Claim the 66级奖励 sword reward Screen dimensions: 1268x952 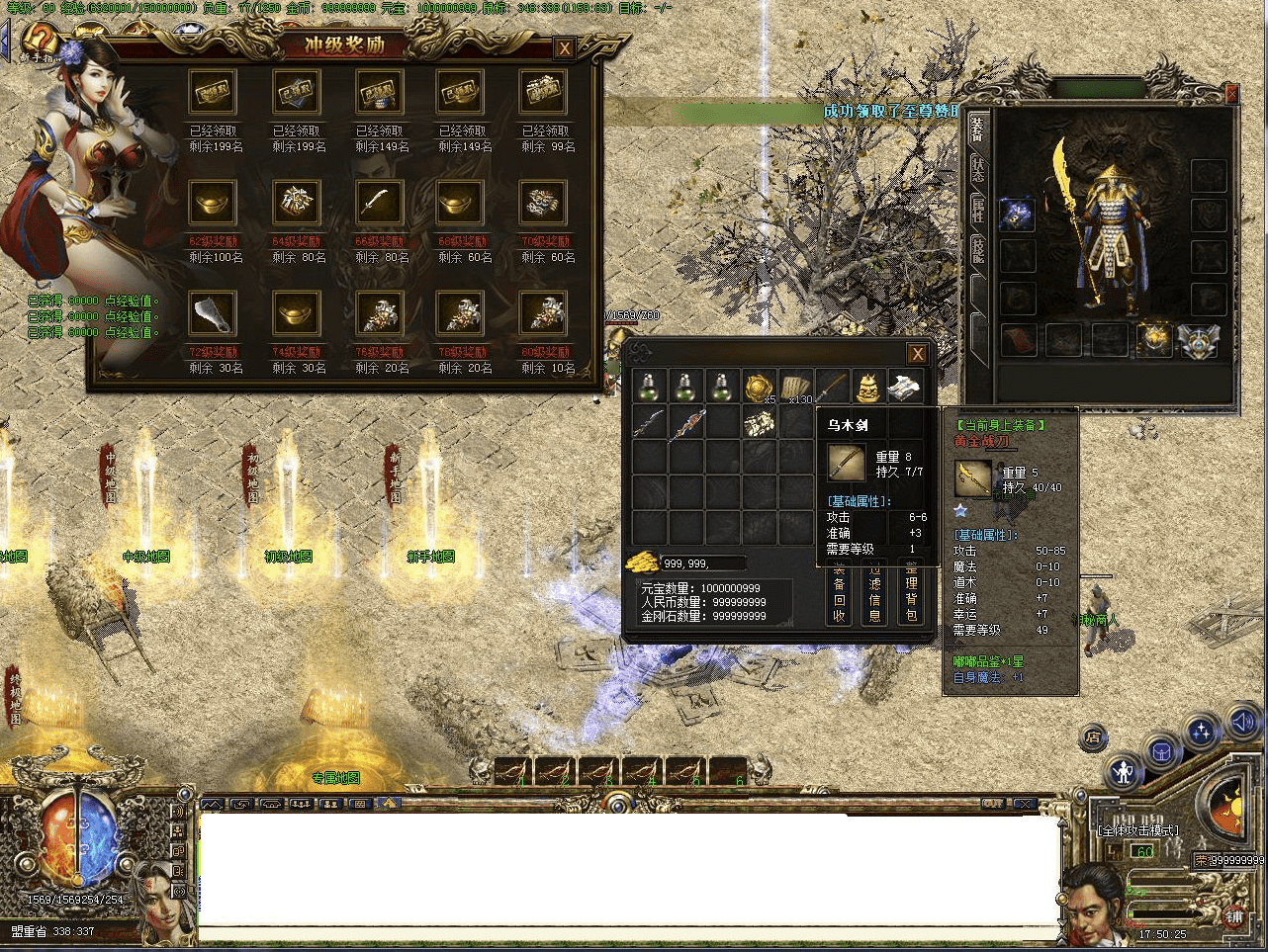click(x=379, y=204)
